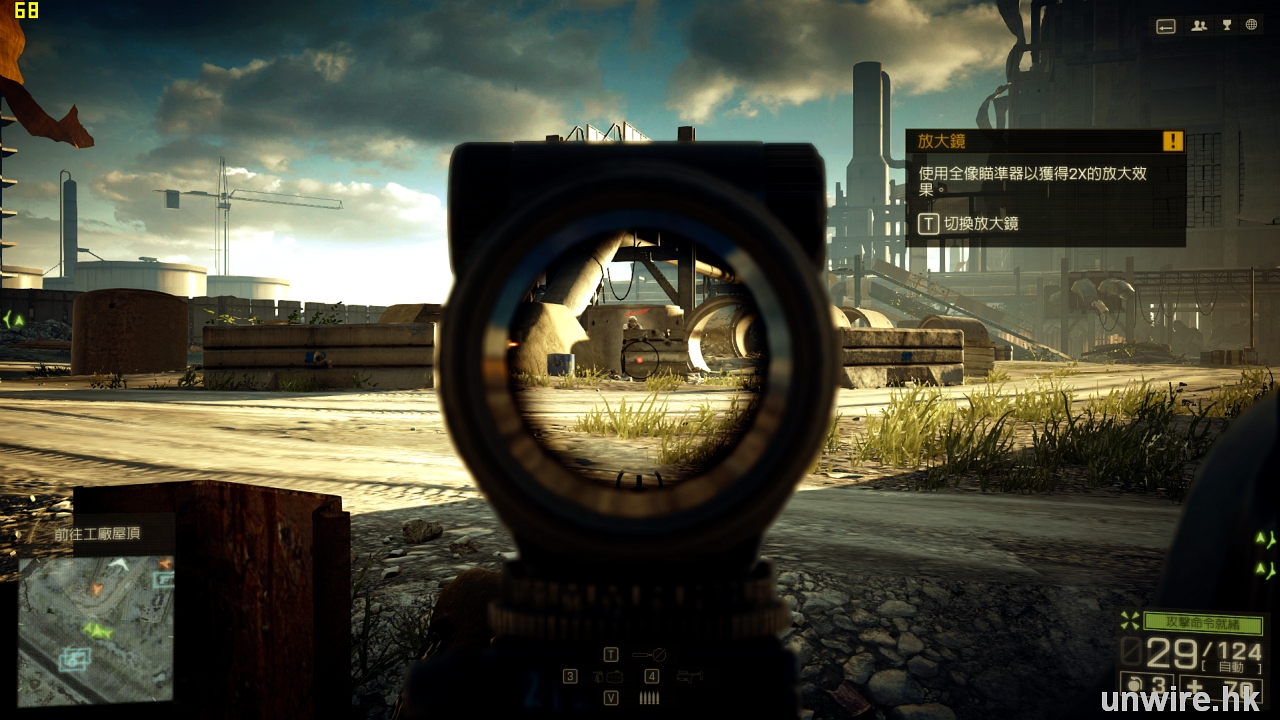The height and width of the screenshot is (720, 1280).
Task: Click the yellow exclamation alert icon
Action: (1173, 142)
